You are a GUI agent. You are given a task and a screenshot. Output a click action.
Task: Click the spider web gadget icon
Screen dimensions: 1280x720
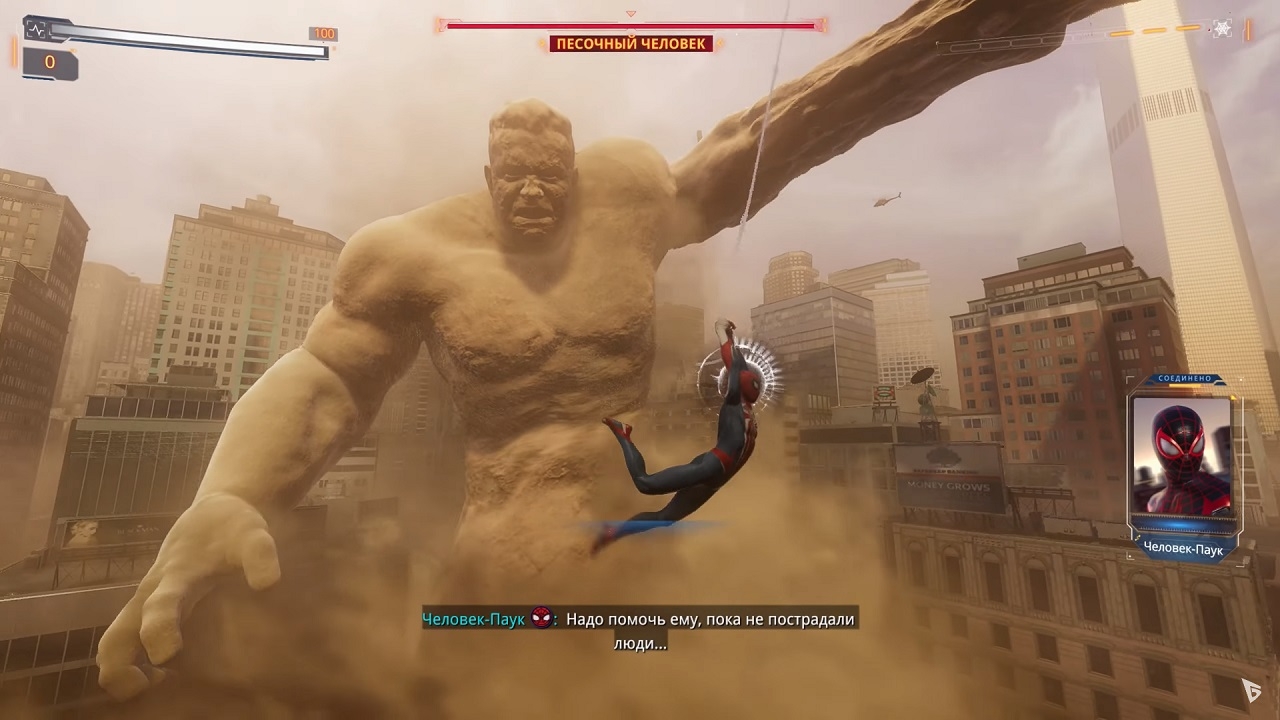tap(1222, 28)
